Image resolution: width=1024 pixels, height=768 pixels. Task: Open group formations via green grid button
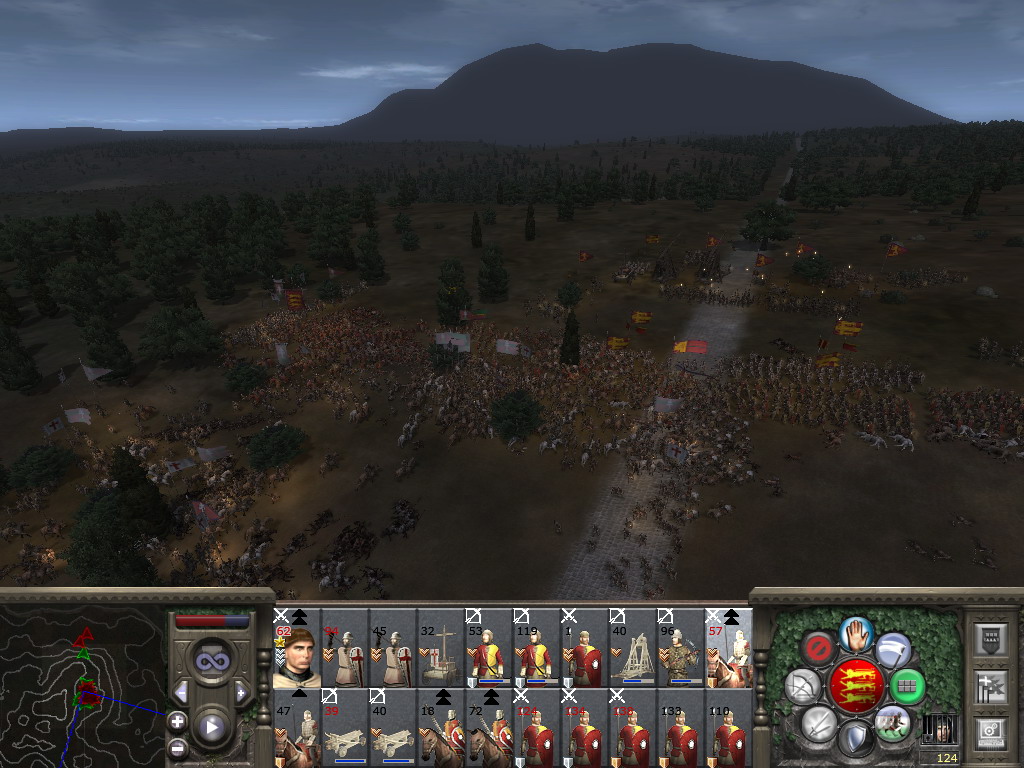[907, 687]
